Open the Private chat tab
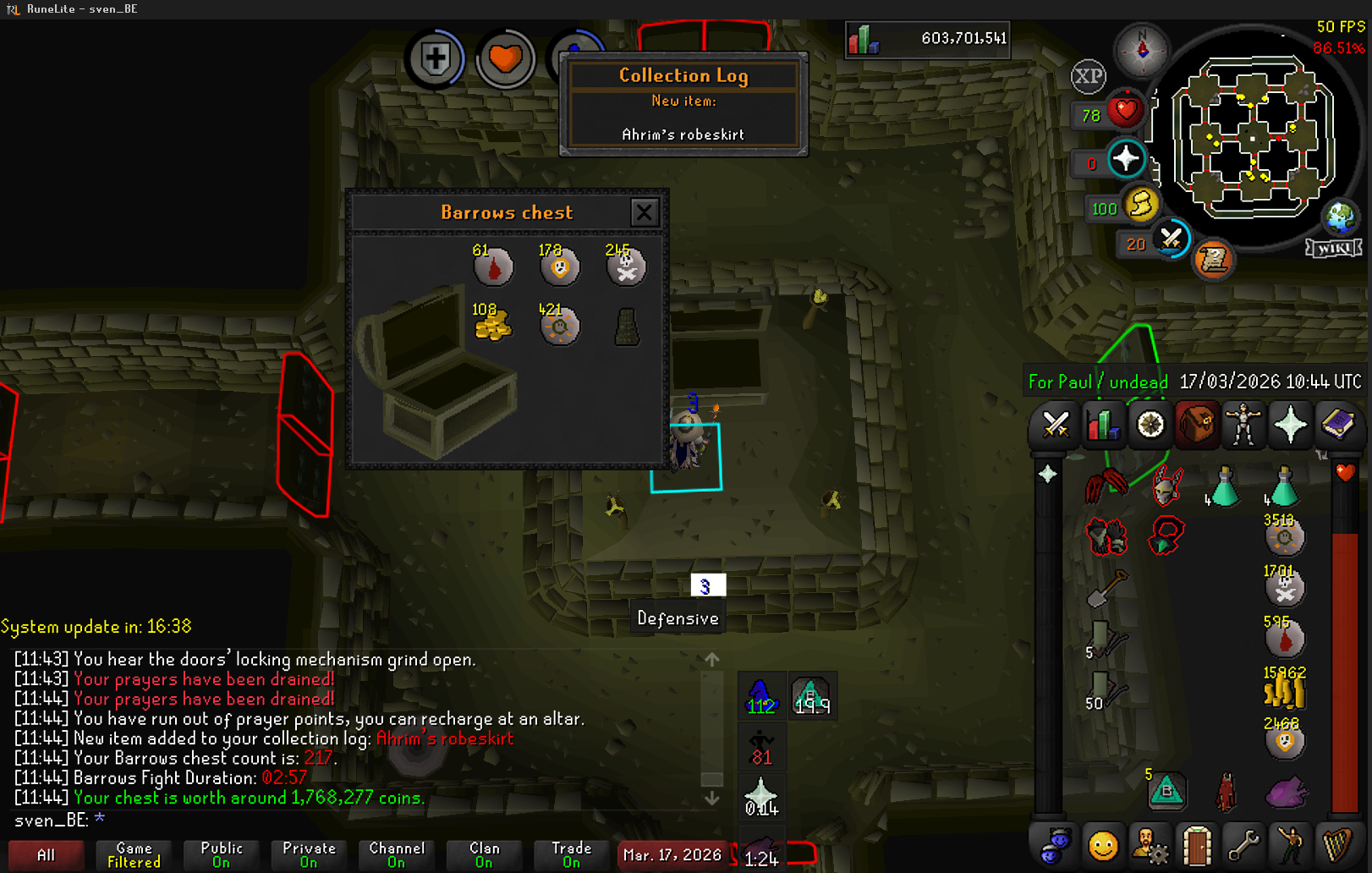 click(309, 855)
